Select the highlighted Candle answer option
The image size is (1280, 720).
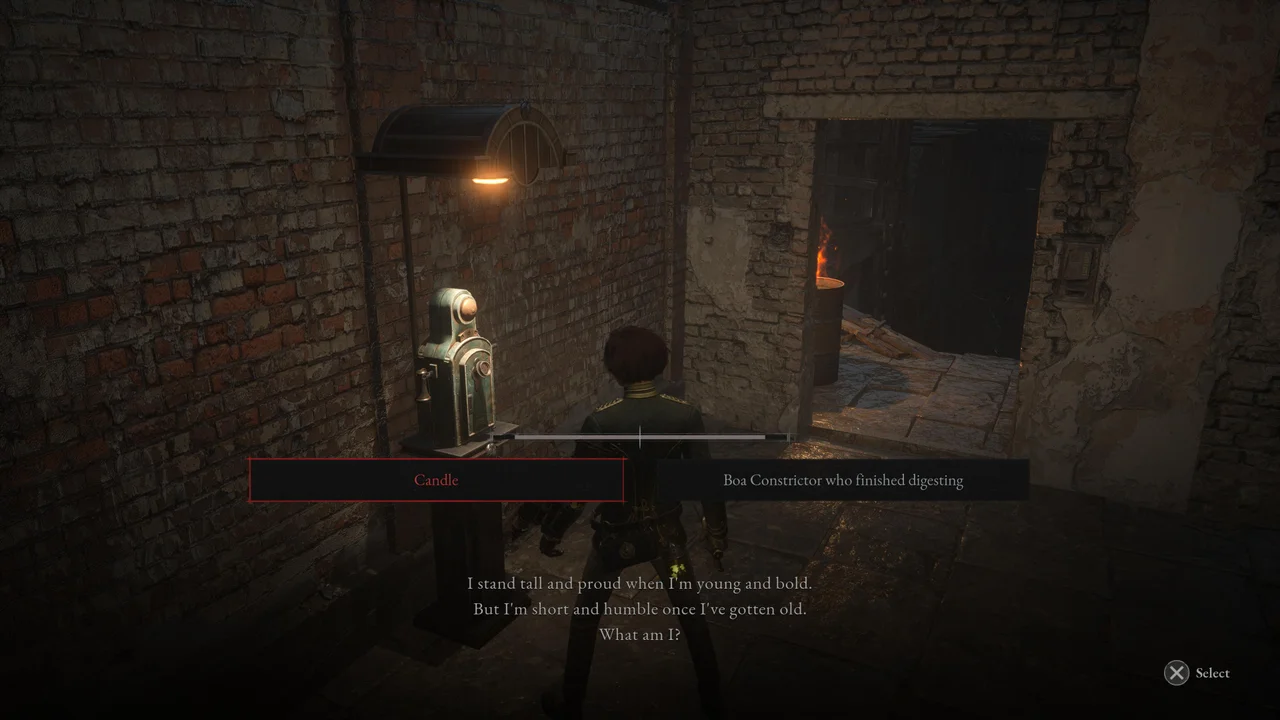pos(436,480)
